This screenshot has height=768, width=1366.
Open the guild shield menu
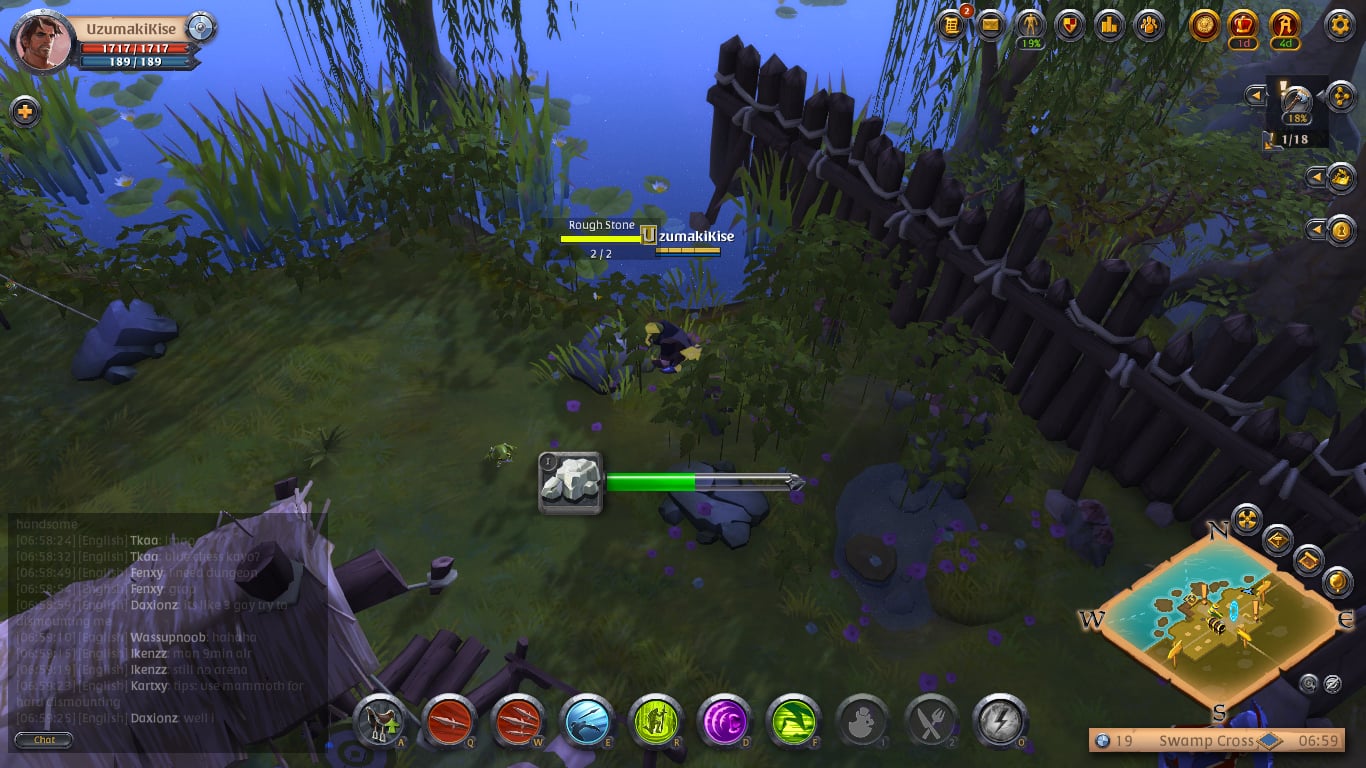pos(1070,25)
